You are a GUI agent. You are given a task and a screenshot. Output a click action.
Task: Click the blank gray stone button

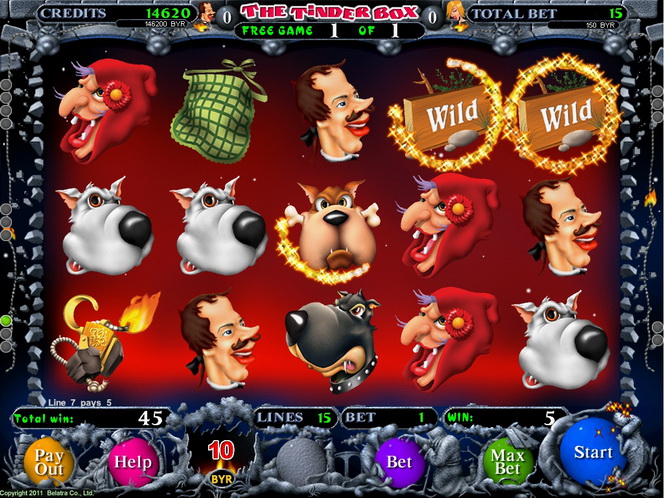(301, 462)
